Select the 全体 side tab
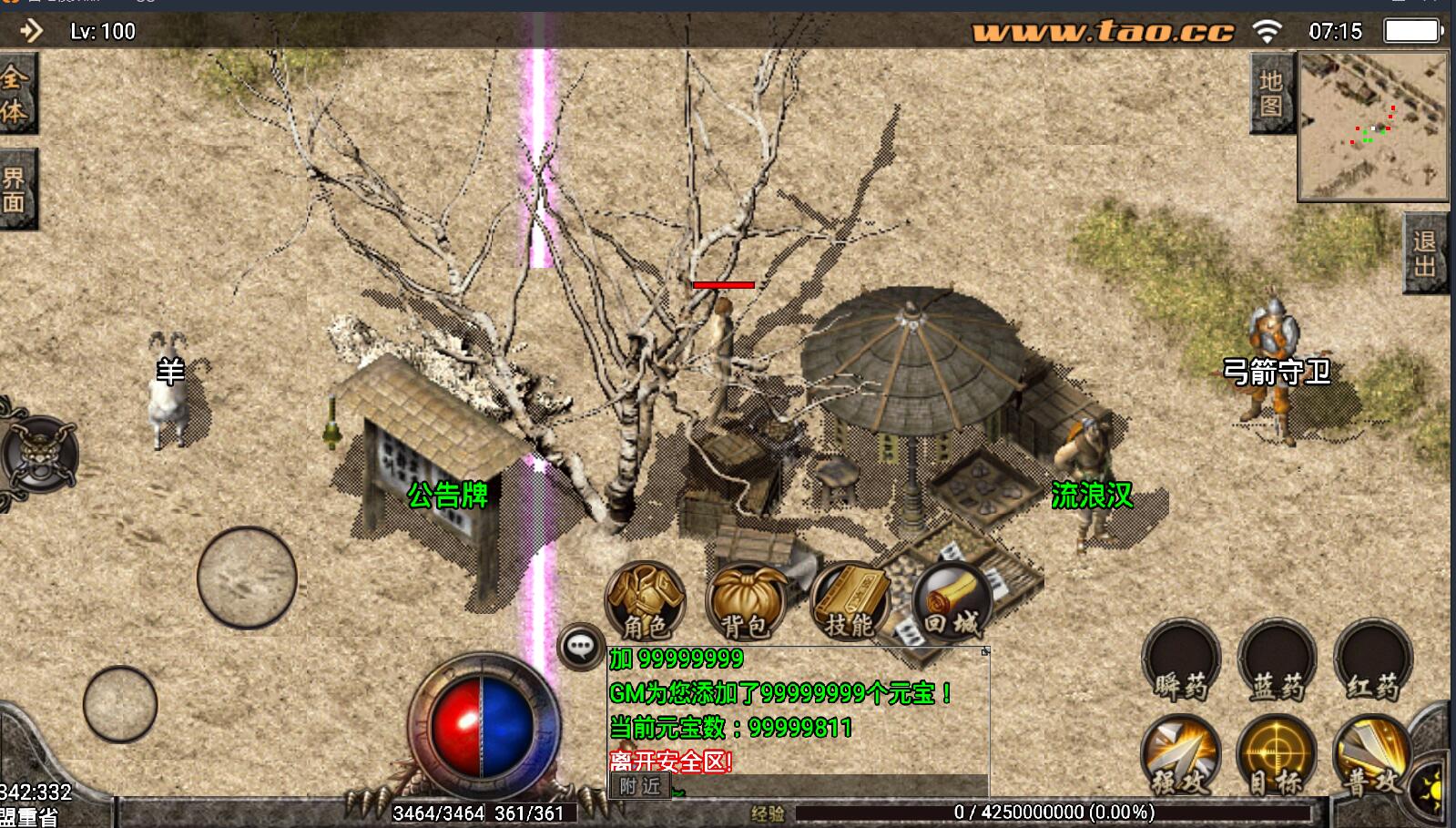The width and height of the screenshot is (1456, 828). (x=15, y=94)
